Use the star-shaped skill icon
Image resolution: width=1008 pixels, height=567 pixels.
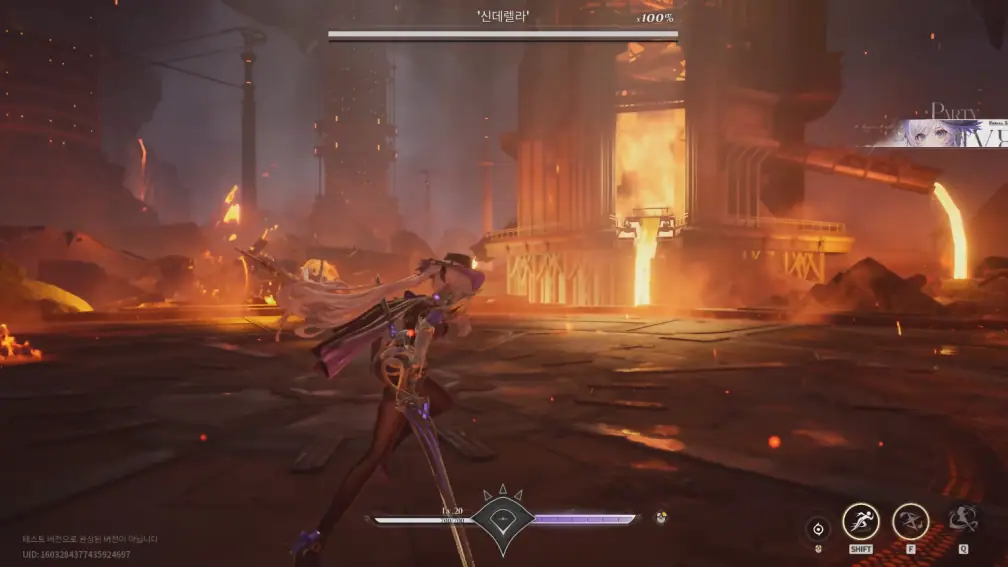click(910, 521)
